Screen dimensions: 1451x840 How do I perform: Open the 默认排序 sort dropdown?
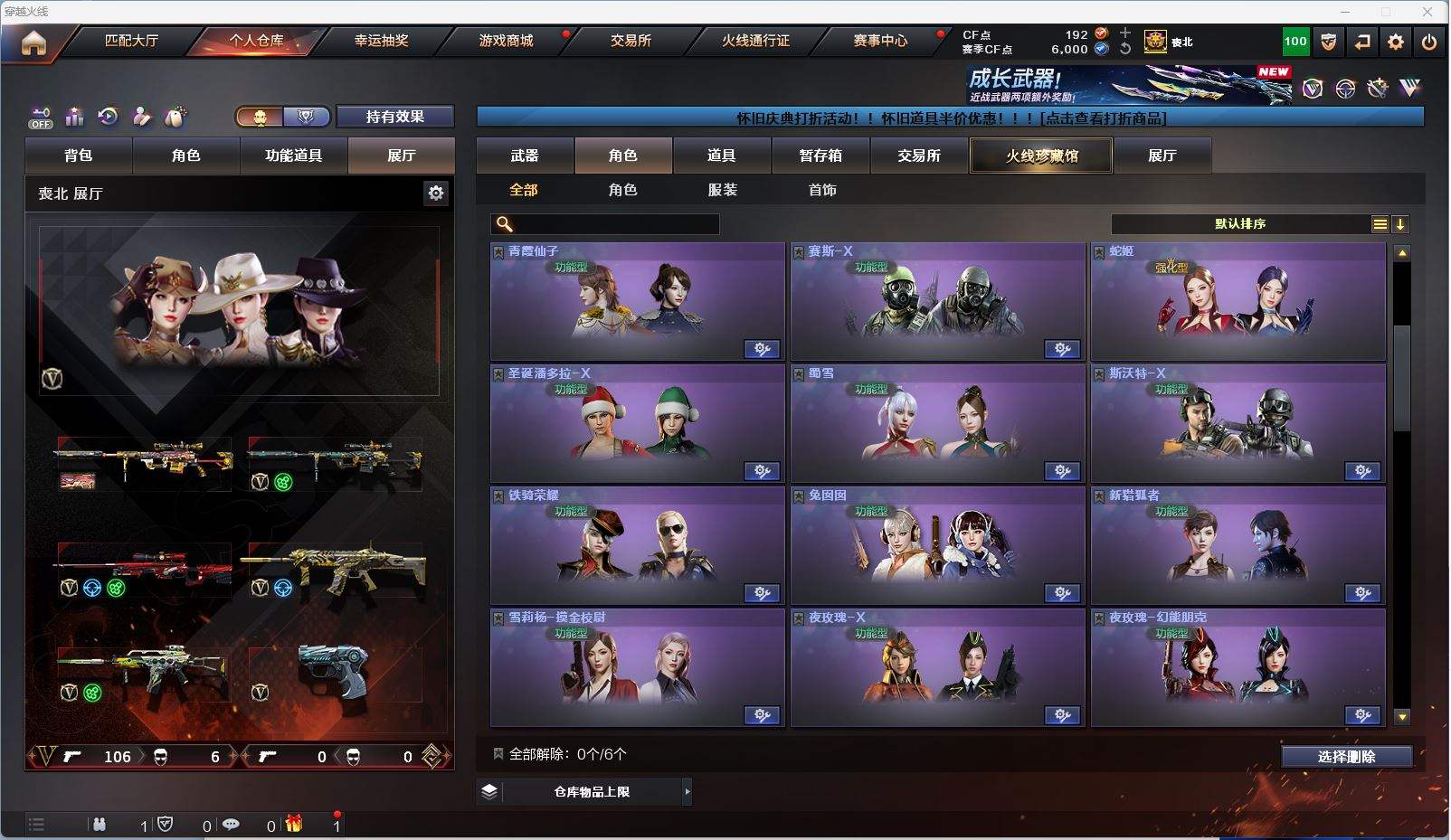(x=1240, y=224)
